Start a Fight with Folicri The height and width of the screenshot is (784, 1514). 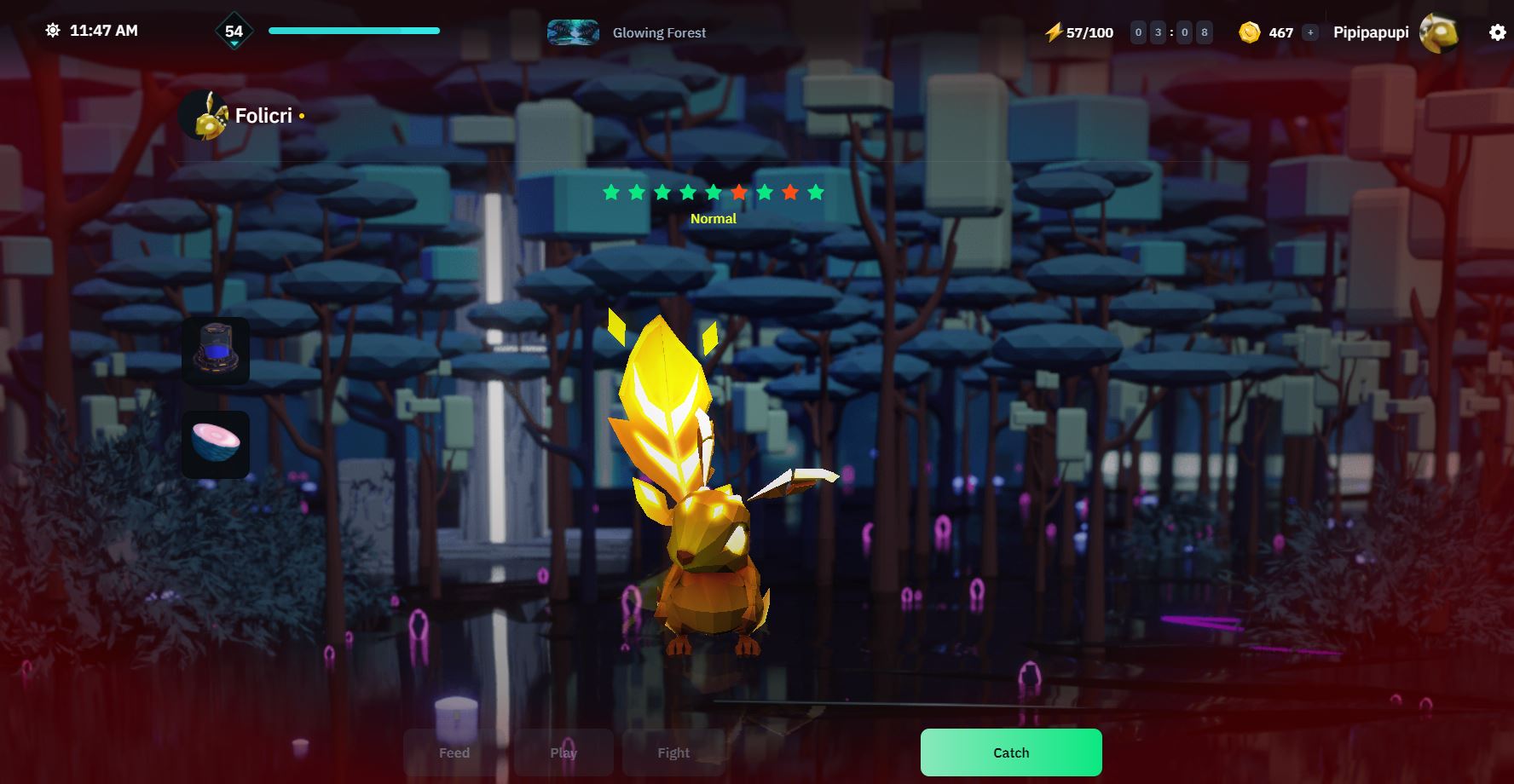(673, 752)
